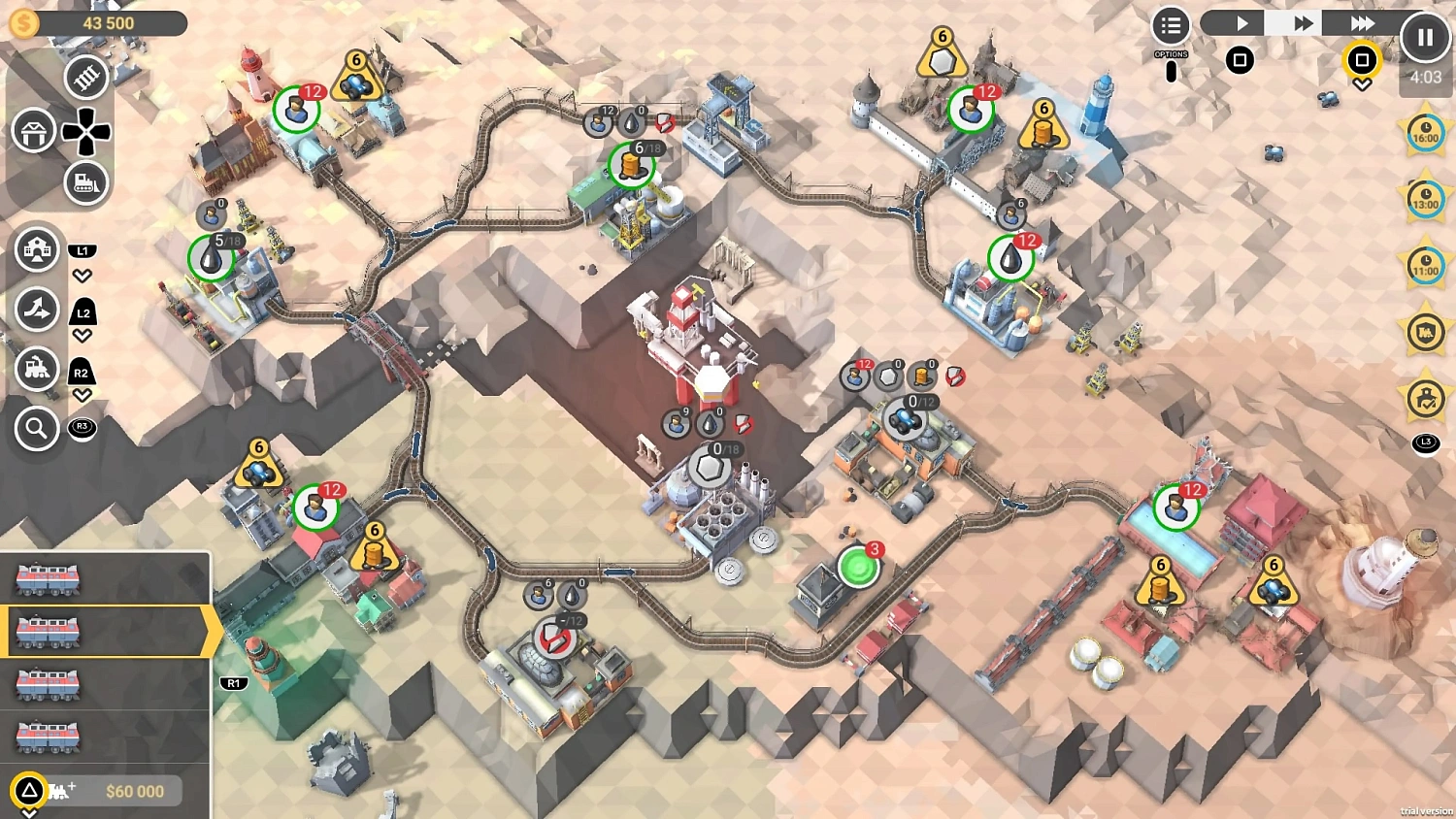Open the locomotive management tool
1456x819 pixels.
[x=37, y=369]
